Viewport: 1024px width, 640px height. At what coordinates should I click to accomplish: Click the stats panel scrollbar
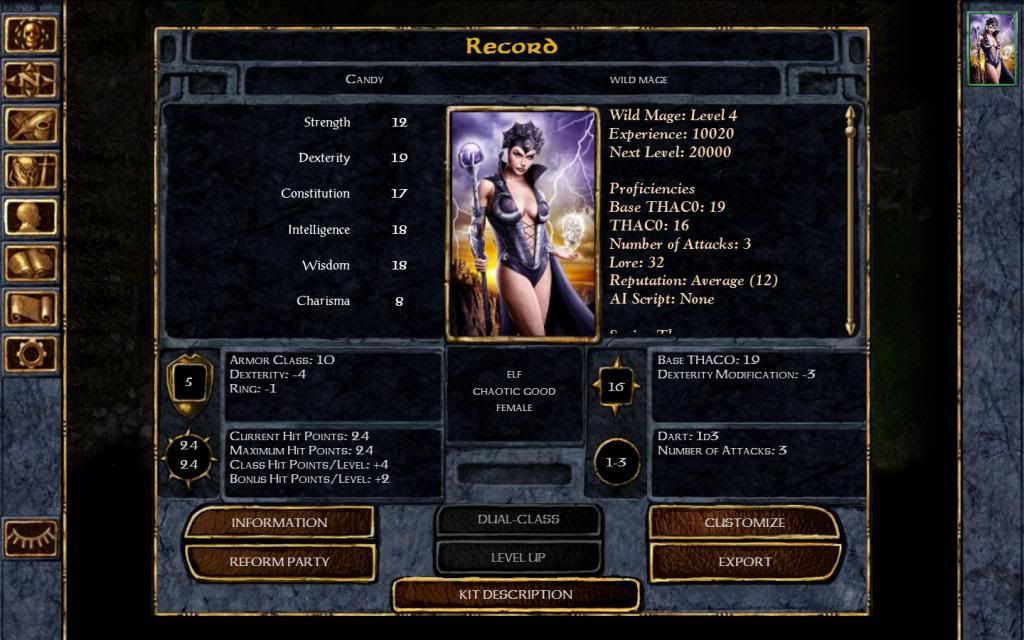(x=850, y=220)
